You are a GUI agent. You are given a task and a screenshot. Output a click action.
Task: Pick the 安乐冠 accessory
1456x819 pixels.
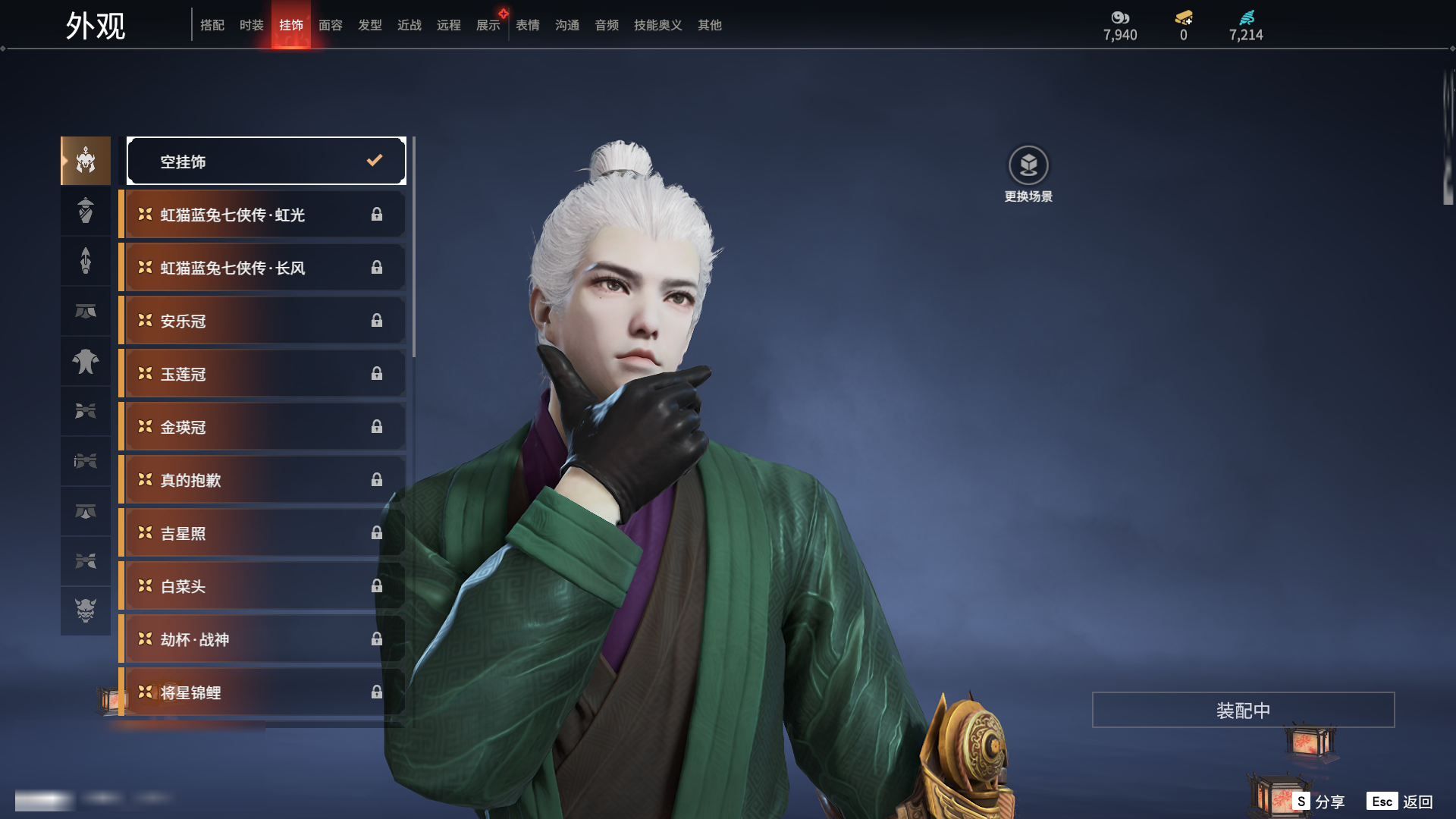pyautogui.click(x=262, y=321)
